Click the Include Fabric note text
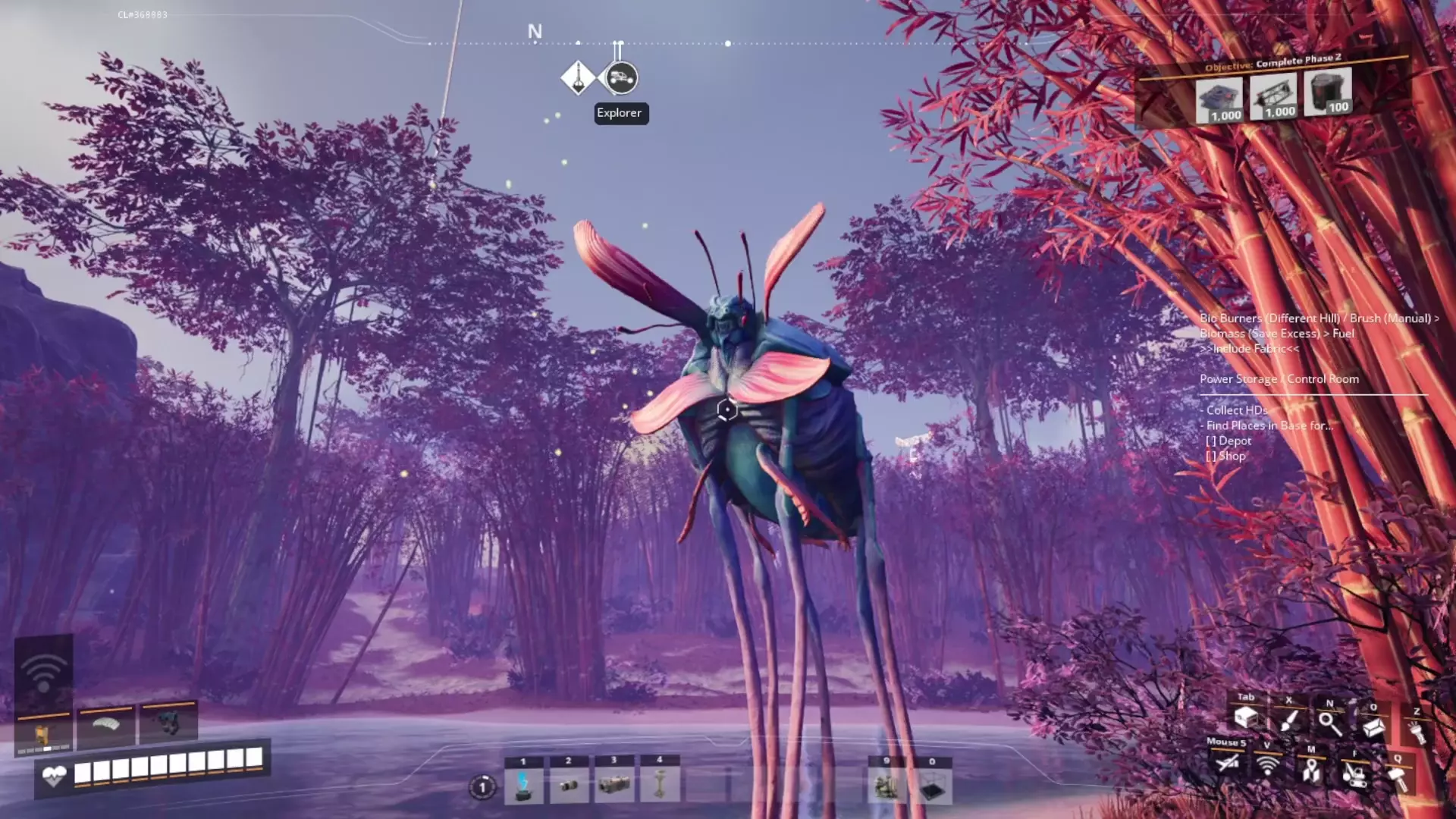The height and width of the screenshot is (819, 1456). (x=1249, y=349)
